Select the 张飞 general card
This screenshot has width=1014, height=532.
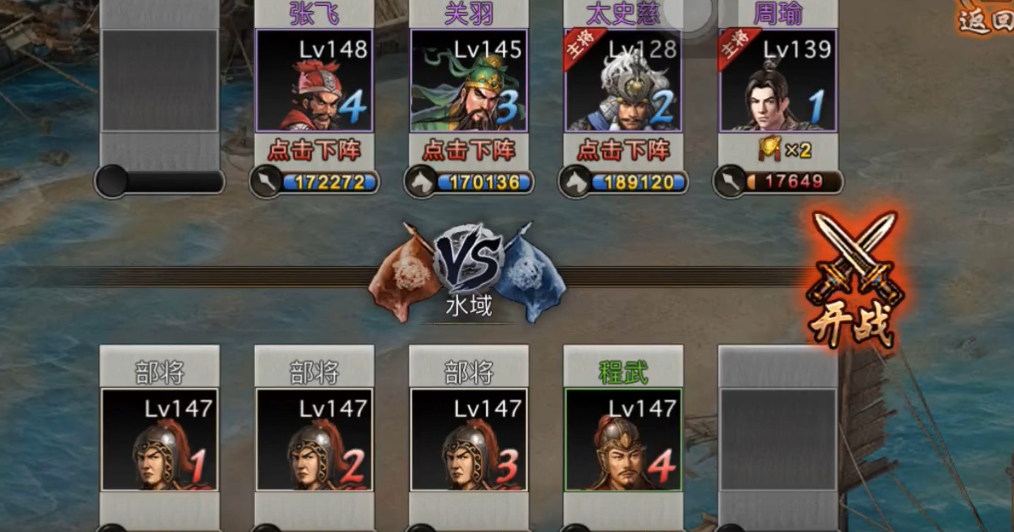tap(314, 80)
